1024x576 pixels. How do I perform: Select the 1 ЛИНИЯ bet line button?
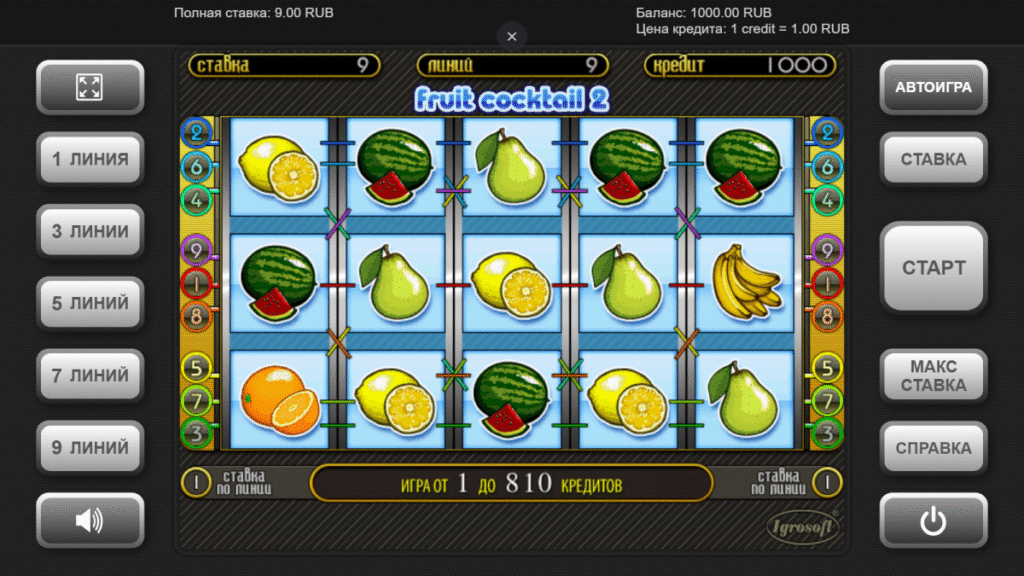pos(90,159)
